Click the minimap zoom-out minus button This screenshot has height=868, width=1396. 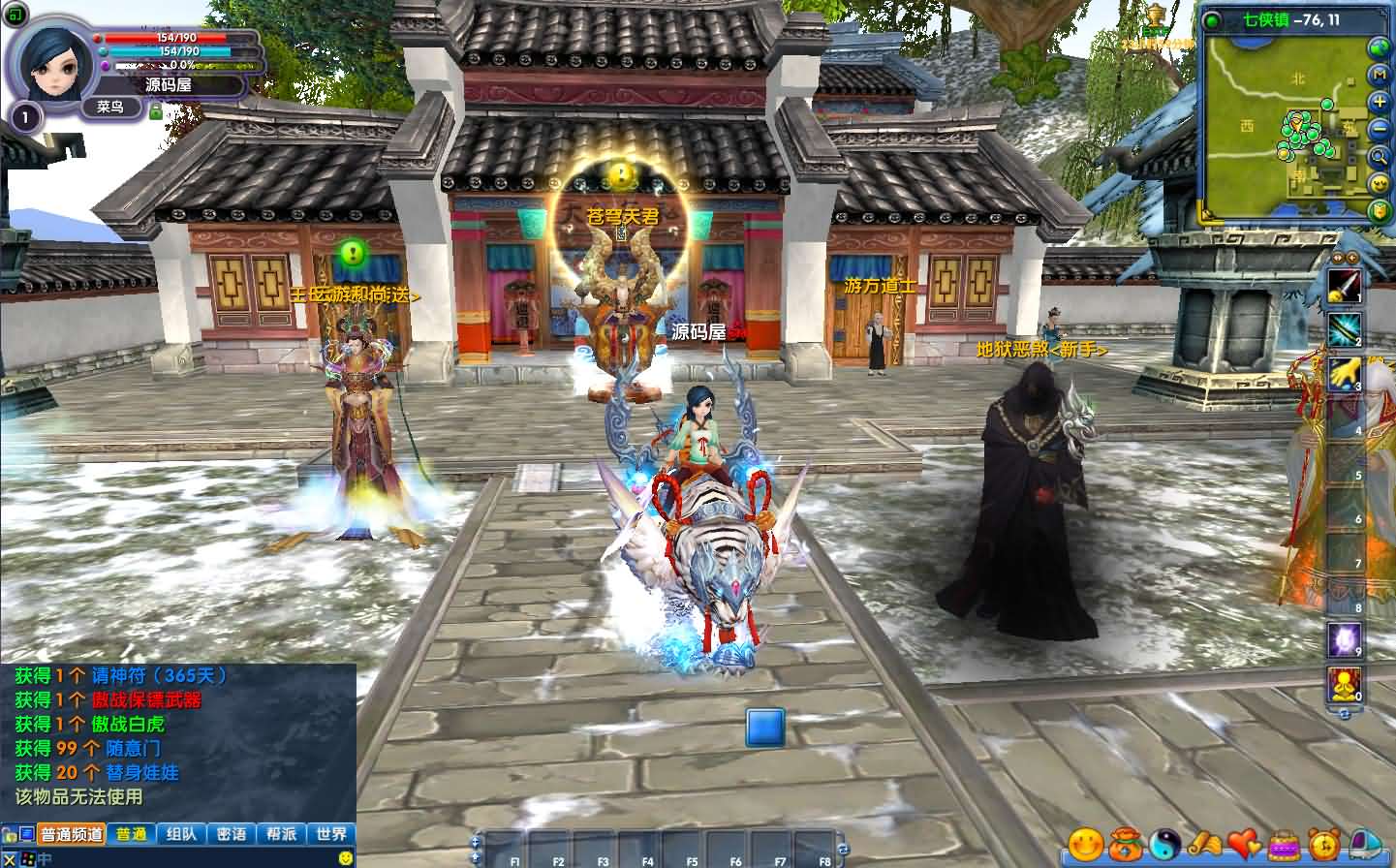coord(1378,127)
